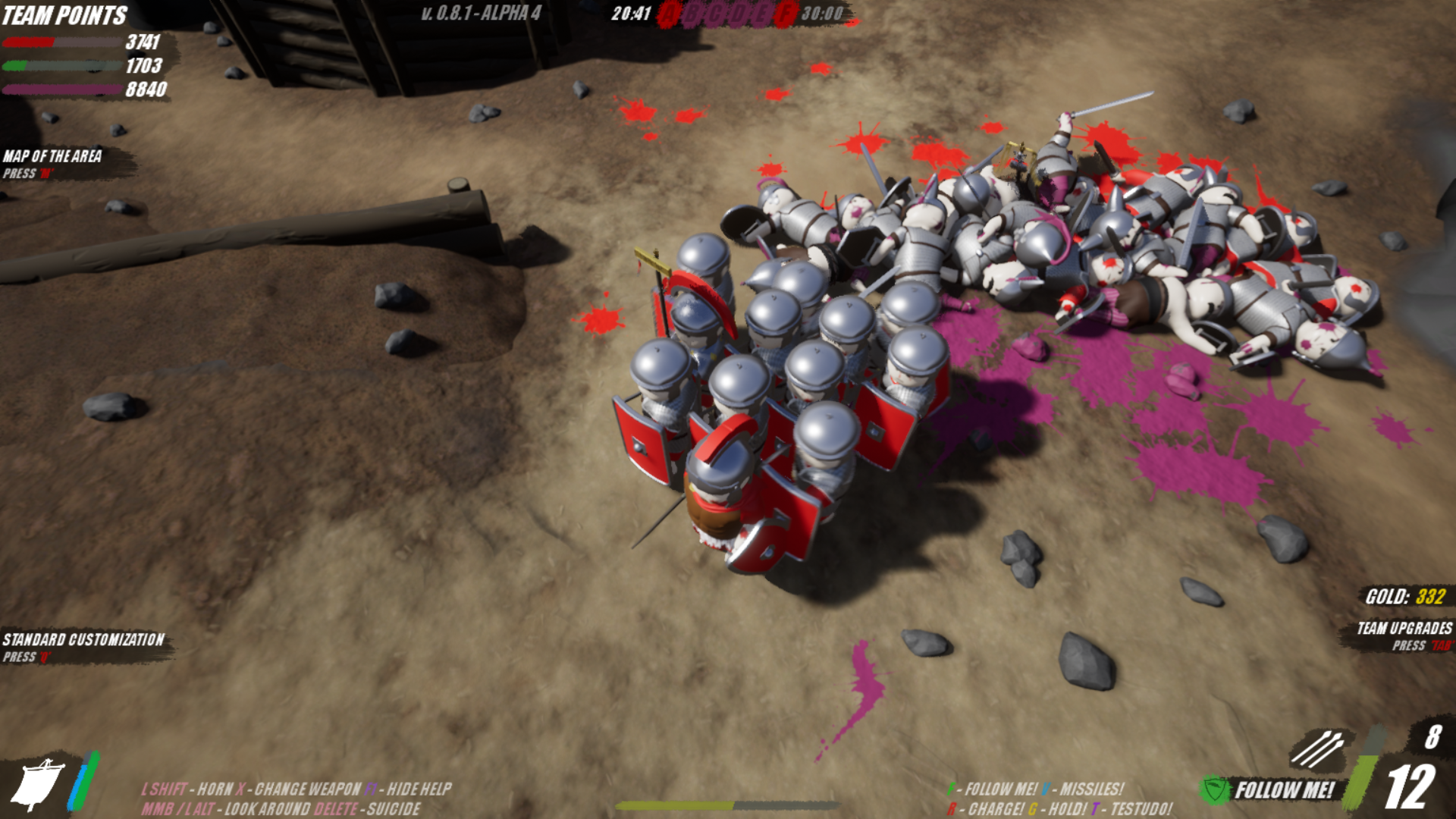Image resolution: width=1456 pixels, height=819 pixels.
Task: Open Standard Customization
Action: pyautogui.click(x=83, y=640)
